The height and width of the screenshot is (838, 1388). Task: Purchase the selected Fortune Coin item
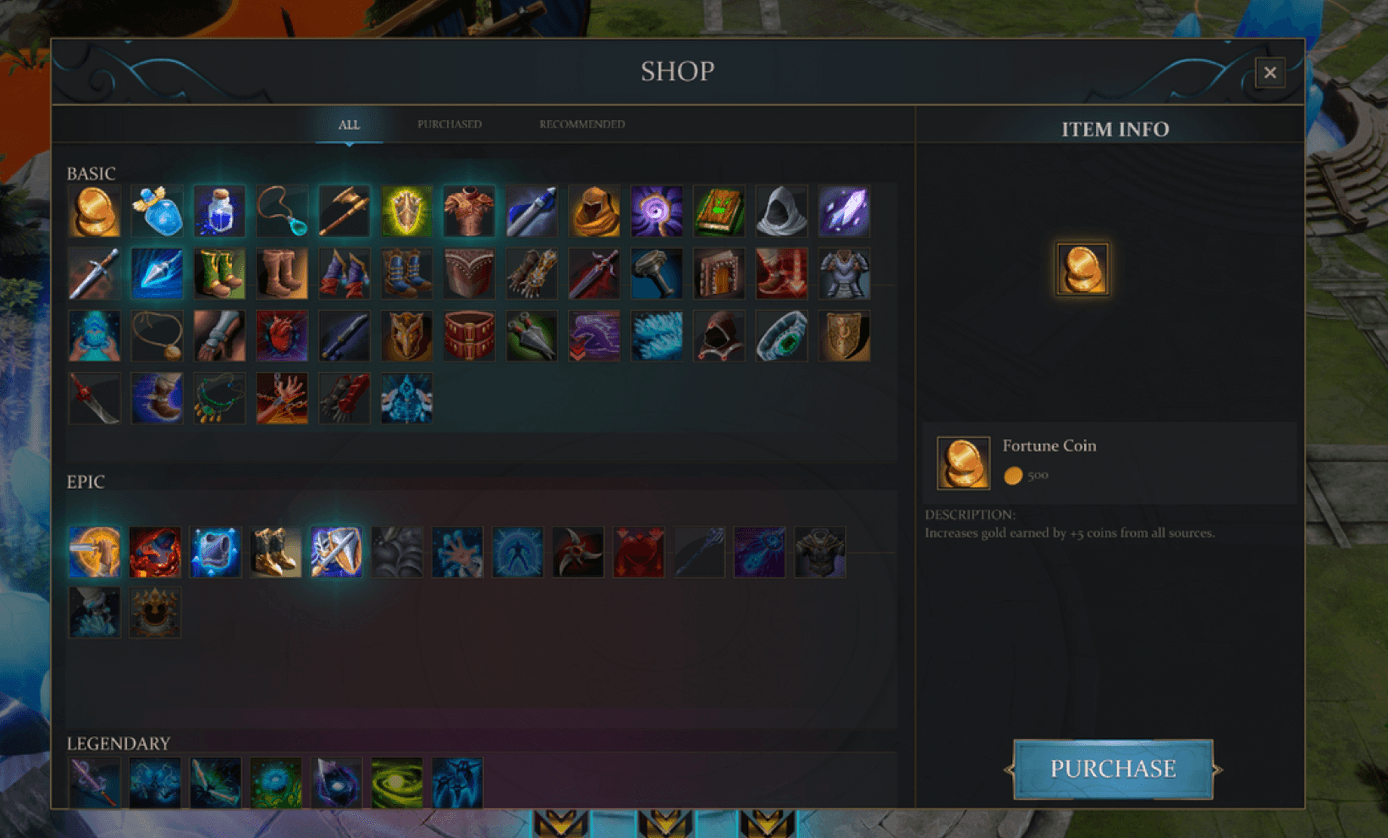[1113, 769]
